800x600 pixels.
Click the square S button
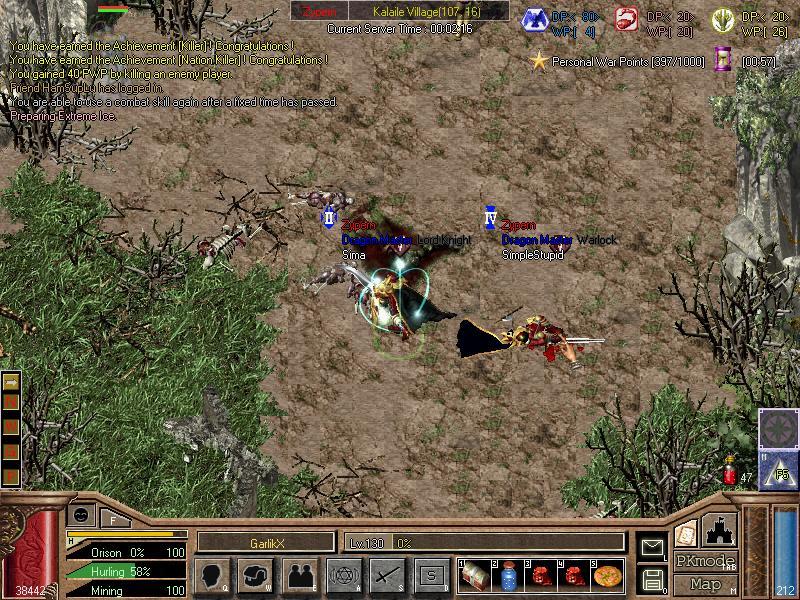pos(431,575)
